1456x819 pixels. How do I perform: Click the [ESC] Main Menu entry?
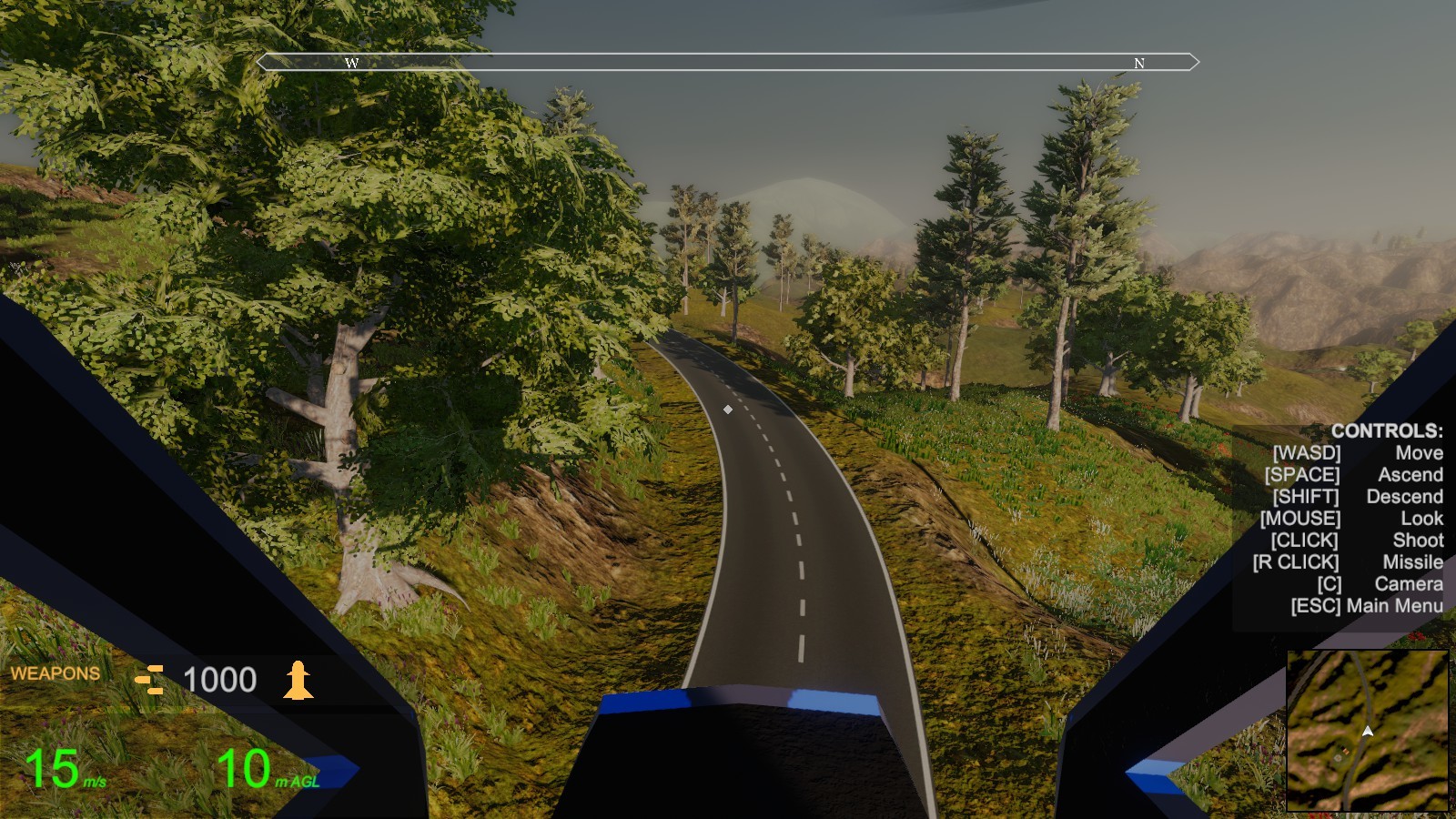1369,606
